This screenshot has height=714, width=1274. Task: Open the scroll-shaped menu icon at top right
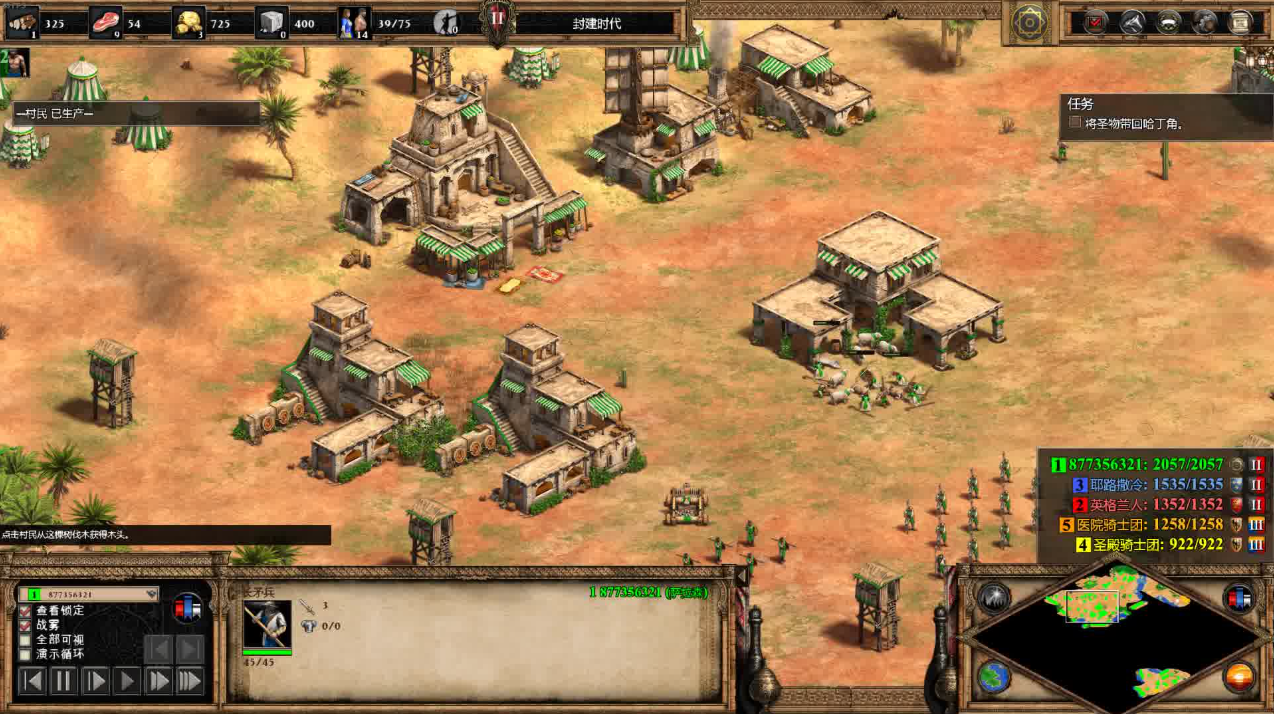[1241, 22]
